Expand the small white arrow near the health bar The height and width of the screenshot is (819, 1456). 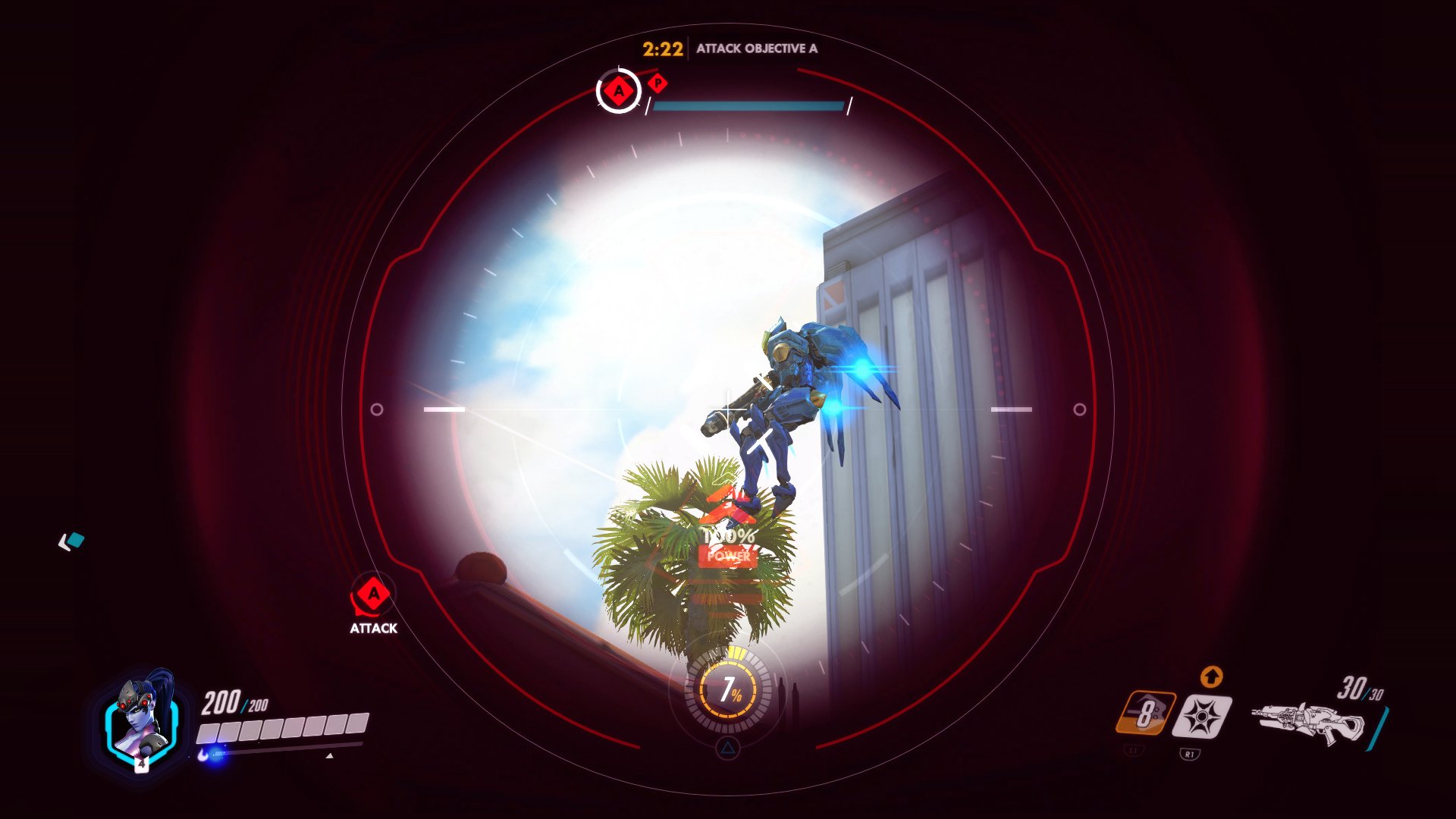[330, 755]
